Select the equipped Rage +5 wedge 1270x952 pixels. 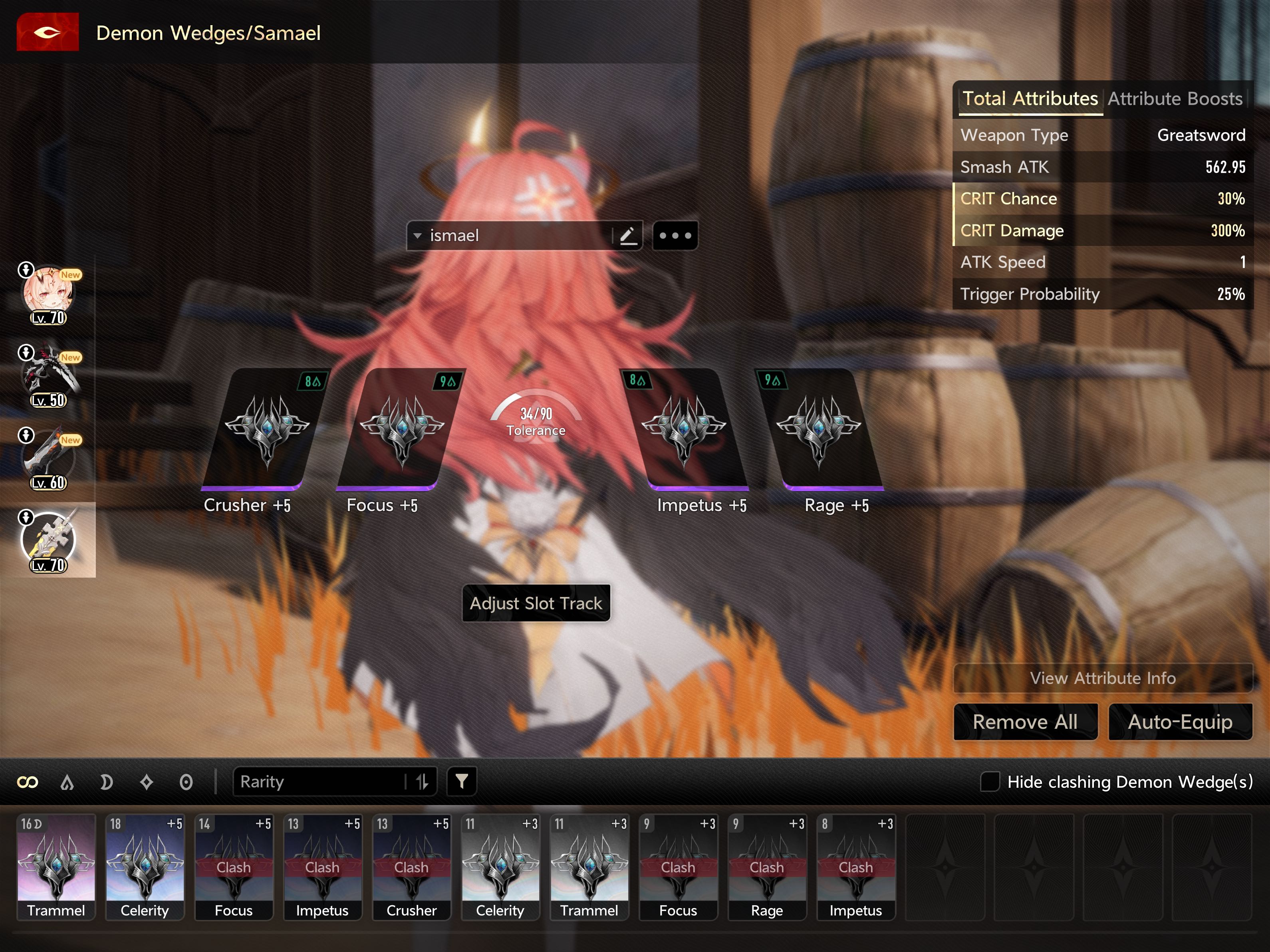coord(819,430)
